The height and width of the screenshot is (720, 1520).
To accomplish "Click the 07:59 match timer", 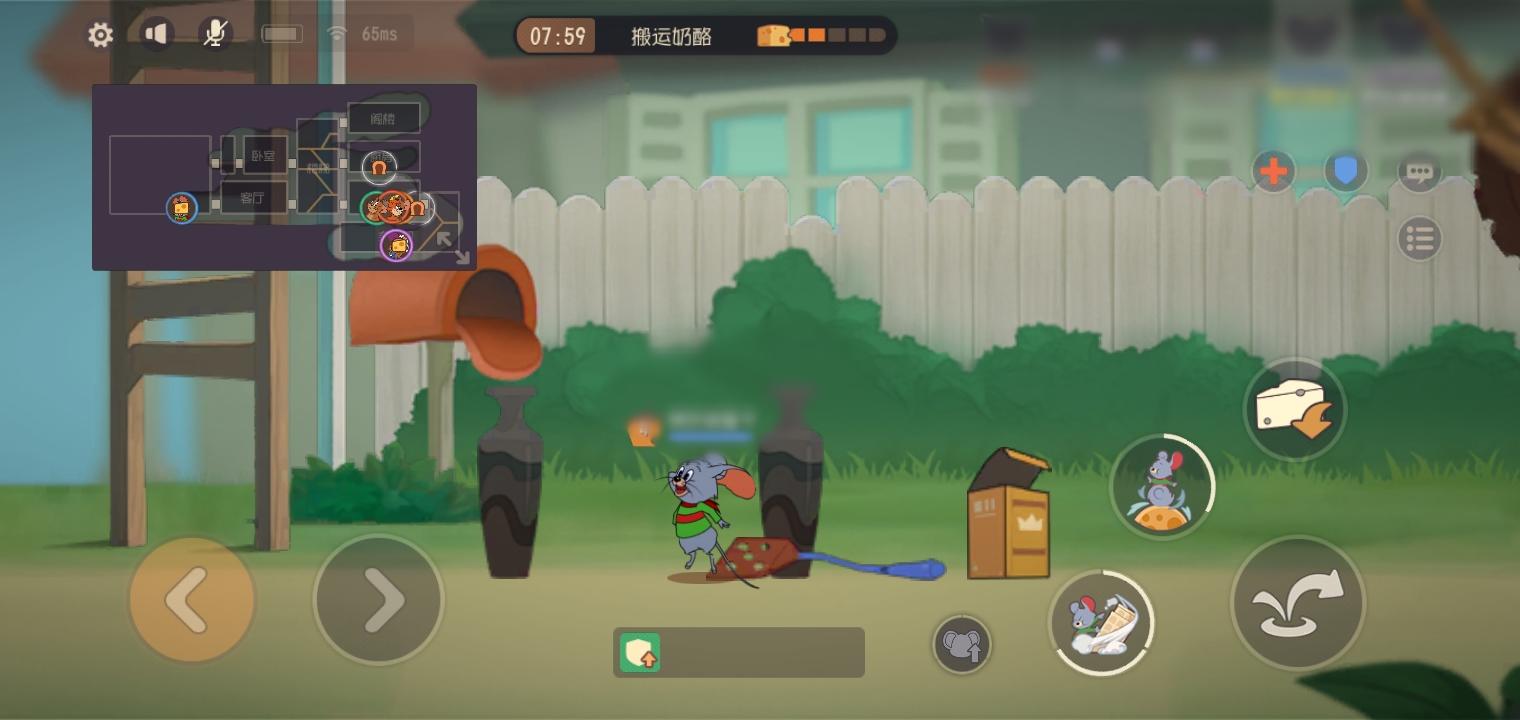I will coord(556,35).
